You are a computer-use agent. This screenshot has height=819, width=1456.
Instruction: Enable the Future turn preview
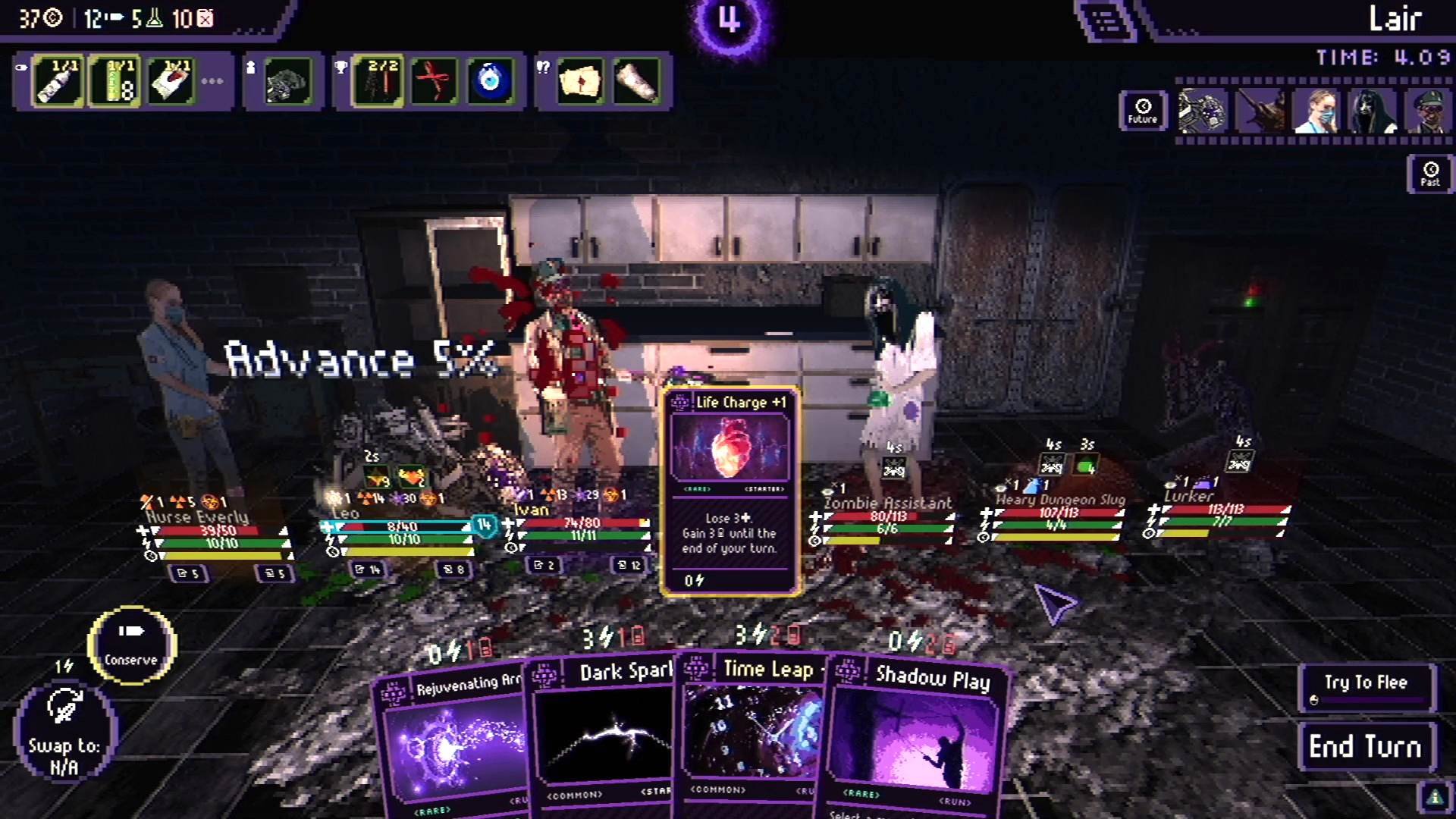(x=1141, y=112)
